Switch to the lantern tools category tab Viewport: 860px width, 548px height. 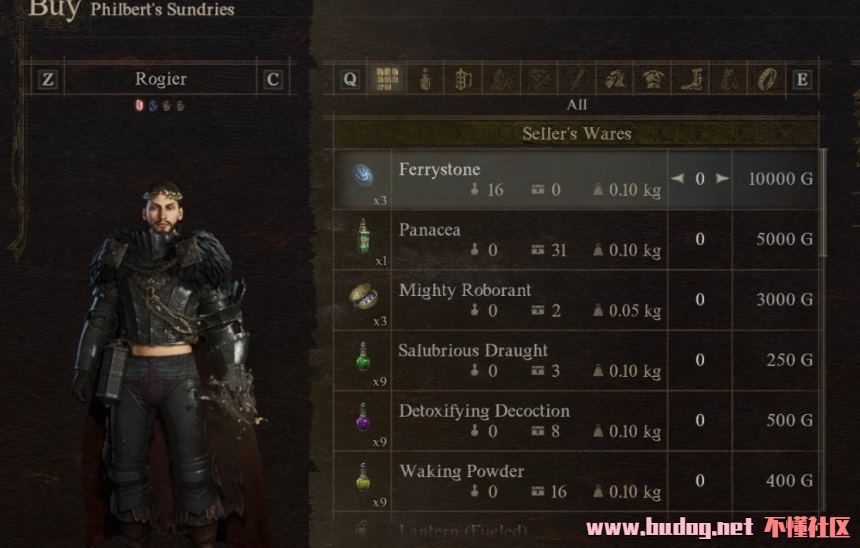pyautogui.click(x=462, y=80)
